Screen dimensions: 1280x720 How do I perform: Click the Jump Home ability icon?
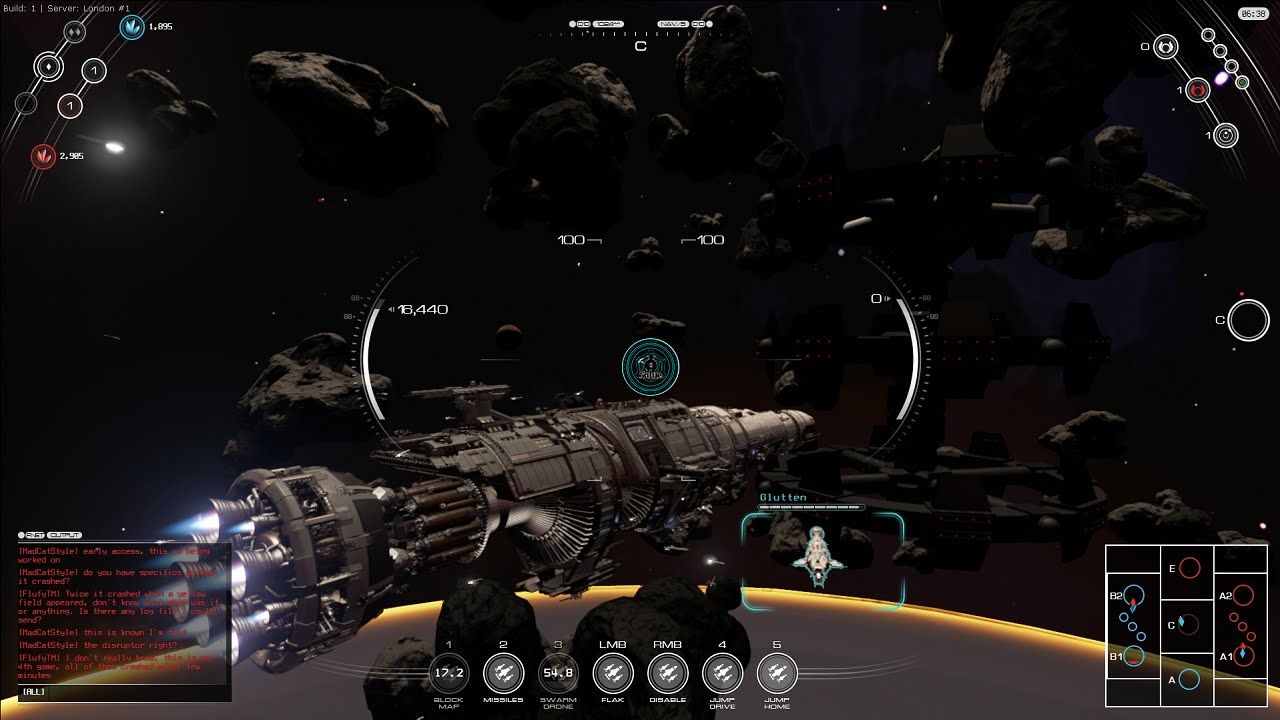tap(778, 674)
